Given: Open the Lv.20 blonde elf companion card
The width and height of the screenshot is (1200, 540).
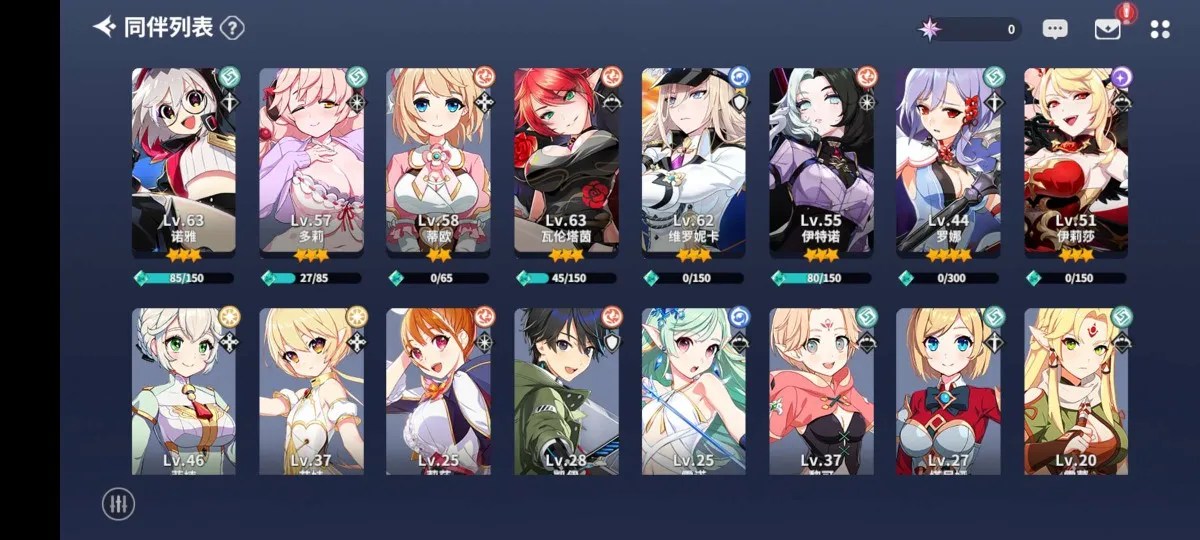Looking at the screenshot, I should (x=1076, y=392).
